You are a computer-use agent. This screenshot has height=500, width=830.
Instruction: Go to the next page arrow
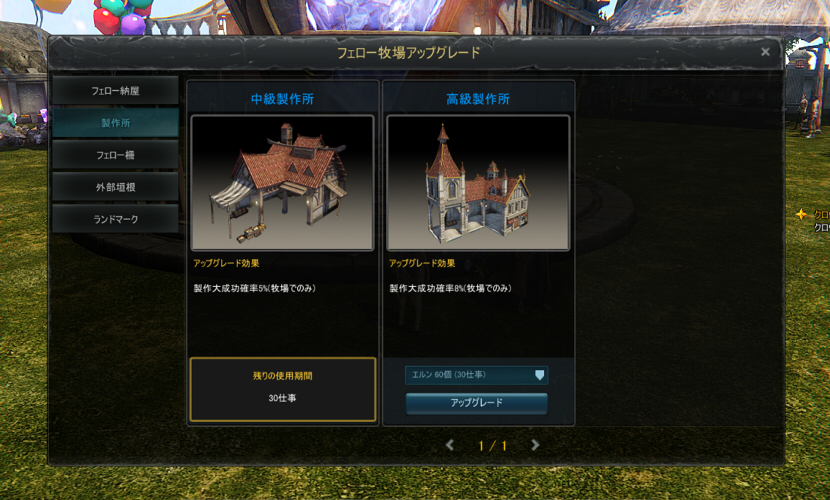click(536, 445)
